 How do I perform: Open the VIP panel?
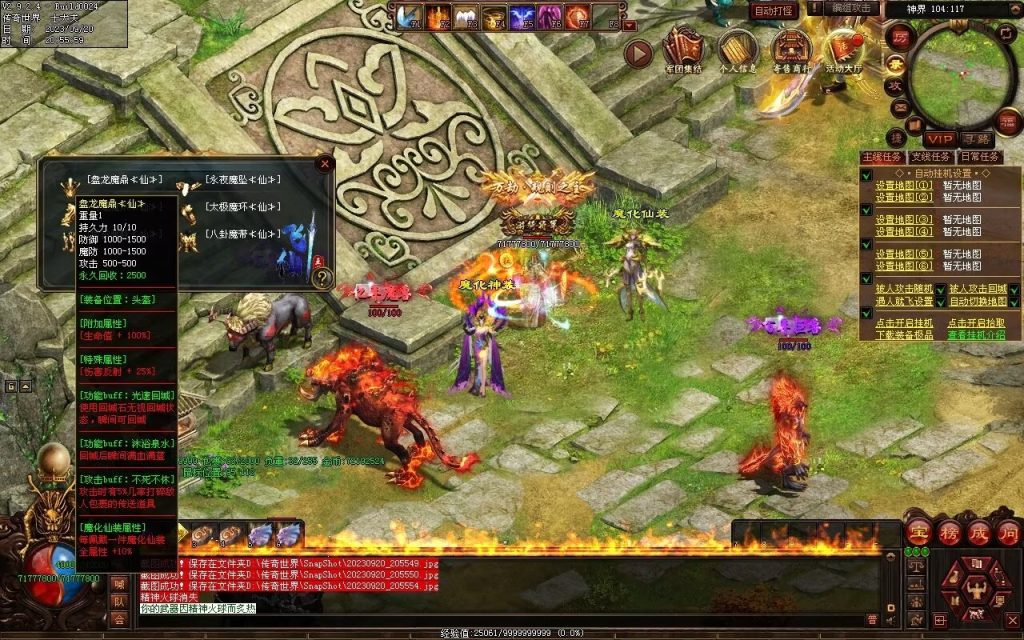click(938, 139)
